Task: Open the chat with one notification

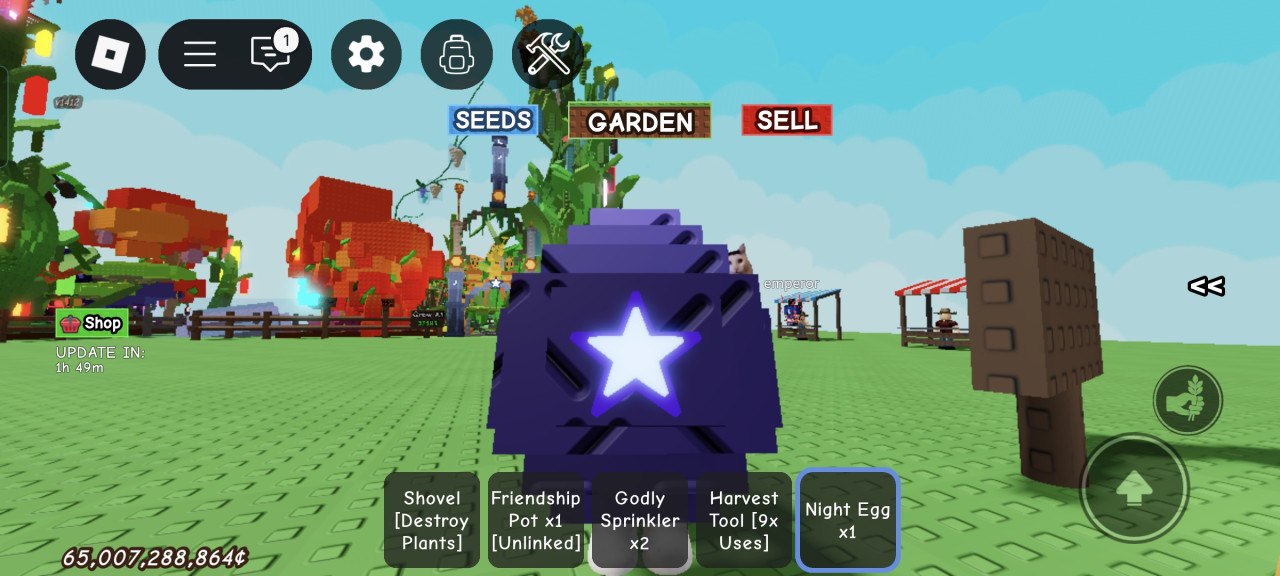Action: (x=271, y=53)
